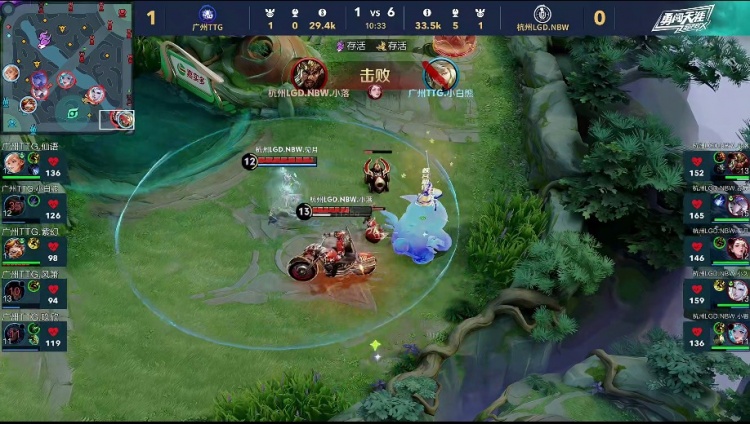Select the right team player with 152 health
Screen dimensions: 750x424
point(716,164)
